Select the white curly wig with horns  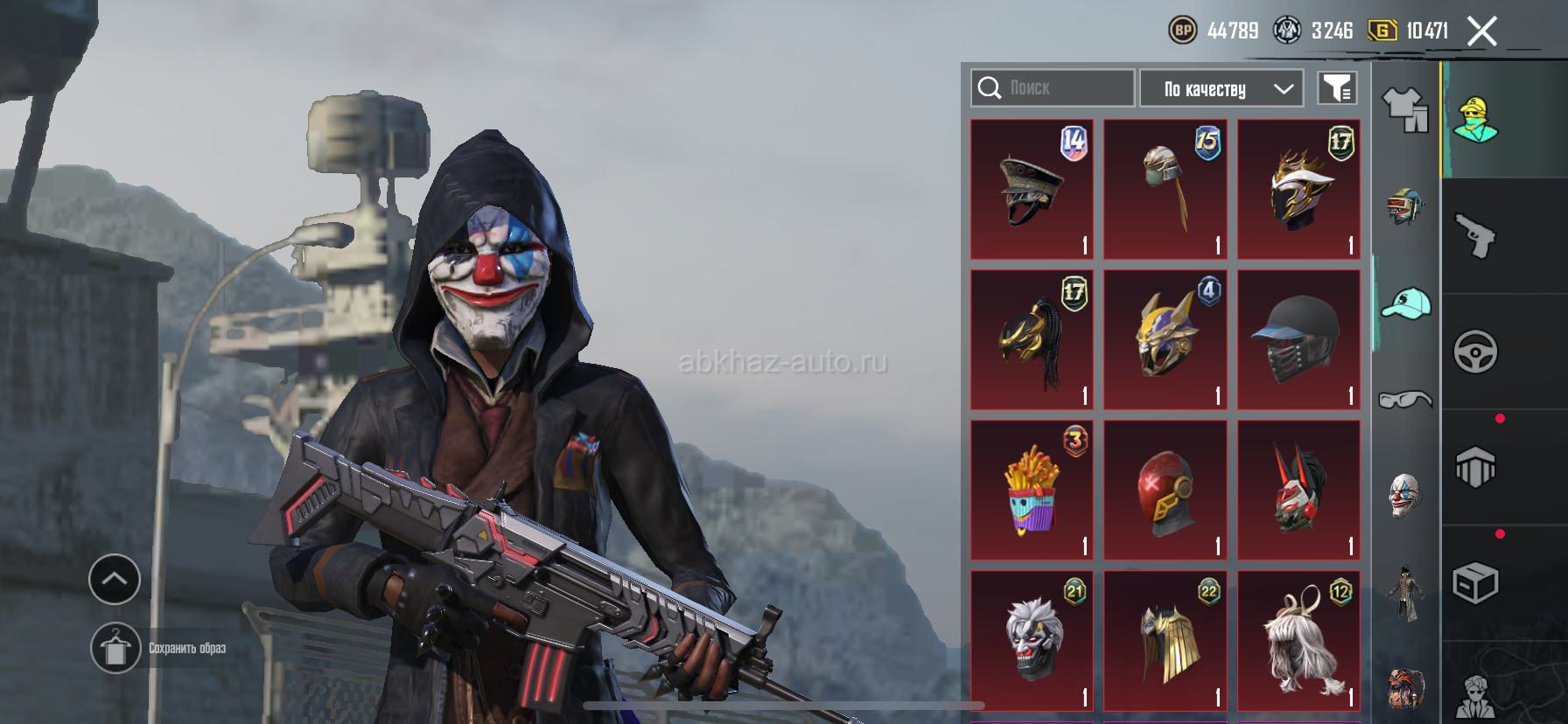pyautogui.click(x=1298, y=641)
